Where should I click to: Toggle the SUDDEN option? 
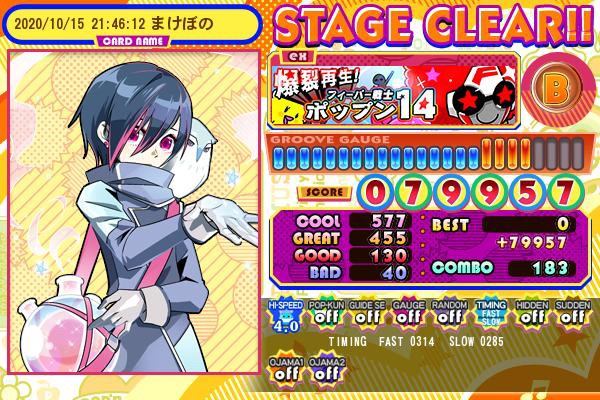point(570,315)
